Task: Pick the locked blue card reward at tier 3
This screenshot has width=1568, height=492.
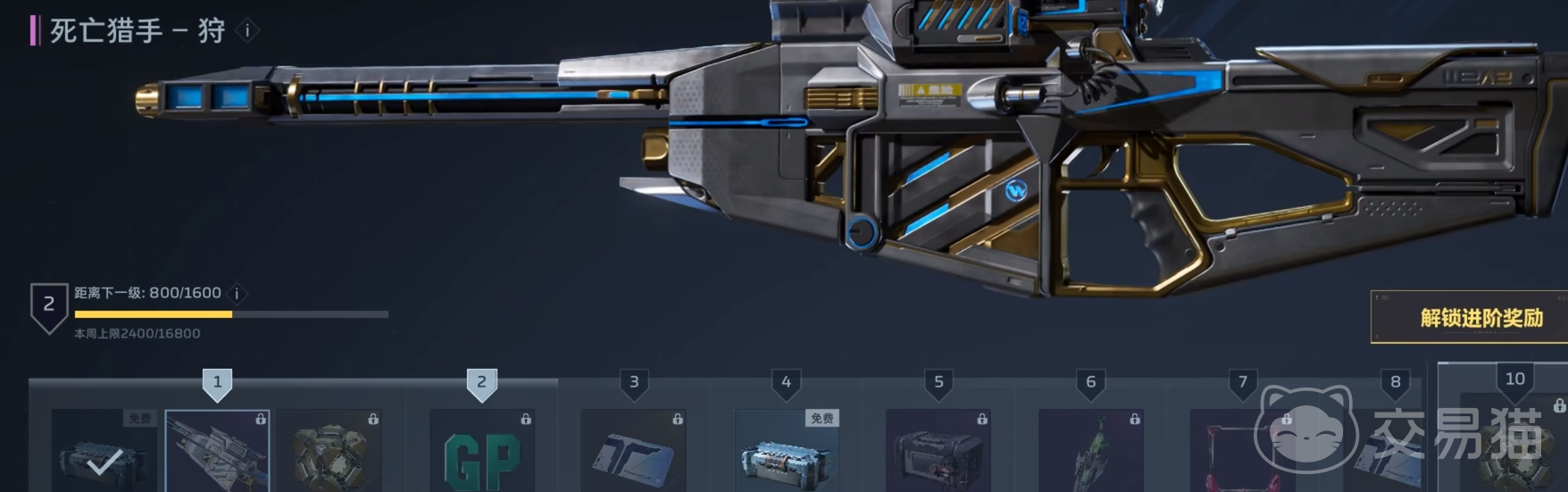Action: (633, 453)
